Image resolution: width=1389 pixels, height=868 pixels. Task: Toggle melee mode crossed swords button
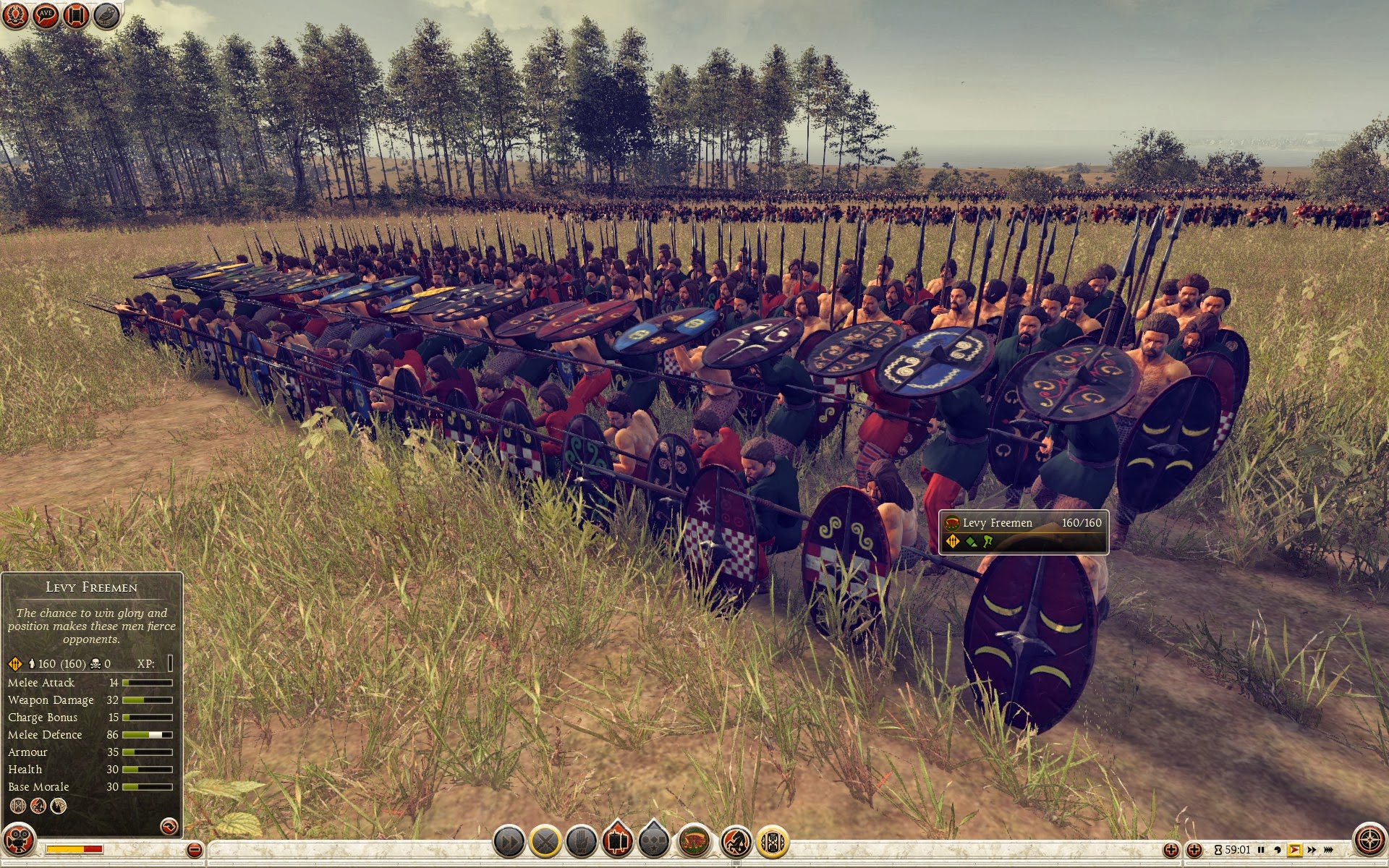[x=546, y=842]
